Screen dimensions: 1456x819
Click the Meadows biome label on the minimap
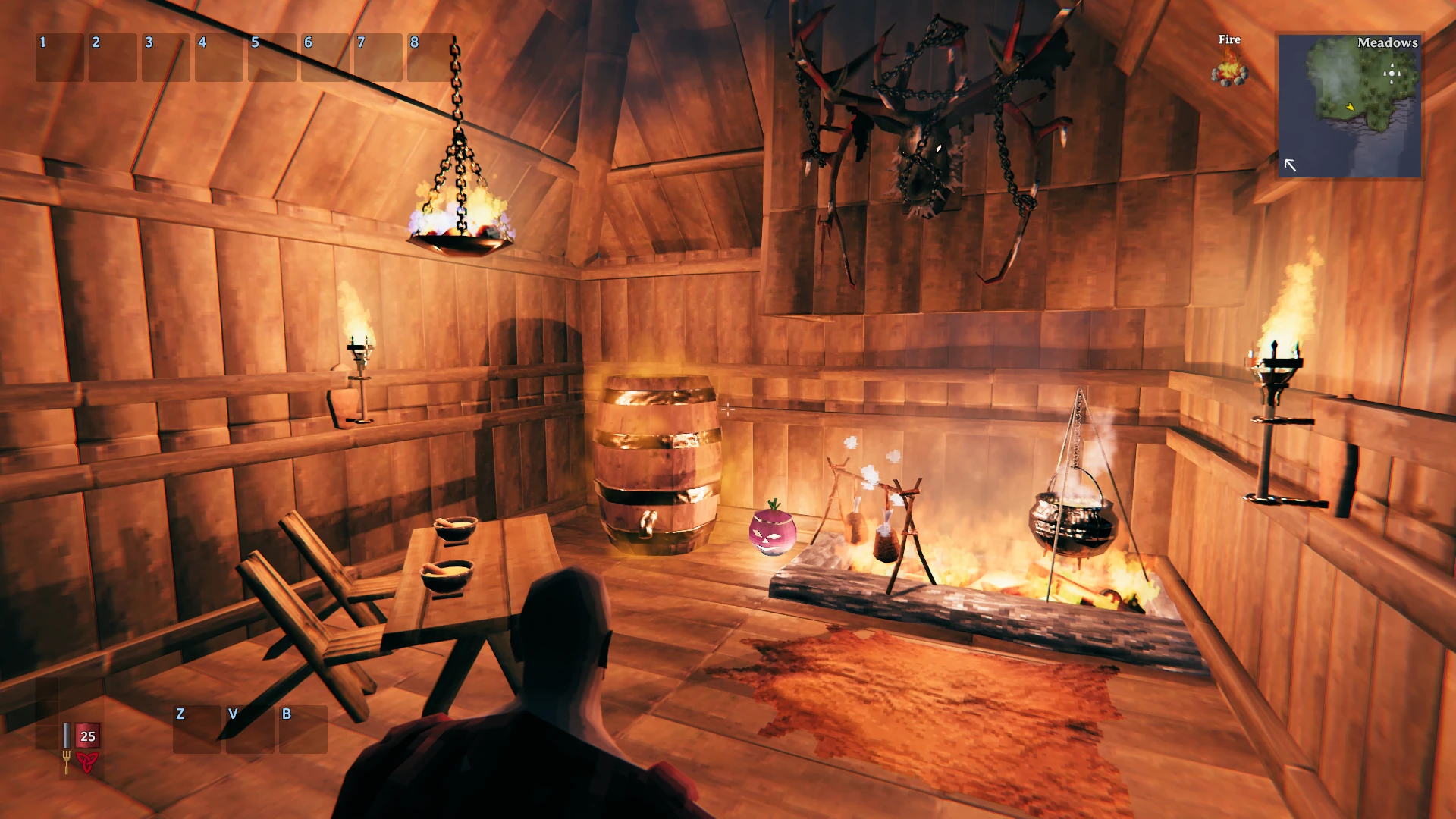tap(1387, 43)
